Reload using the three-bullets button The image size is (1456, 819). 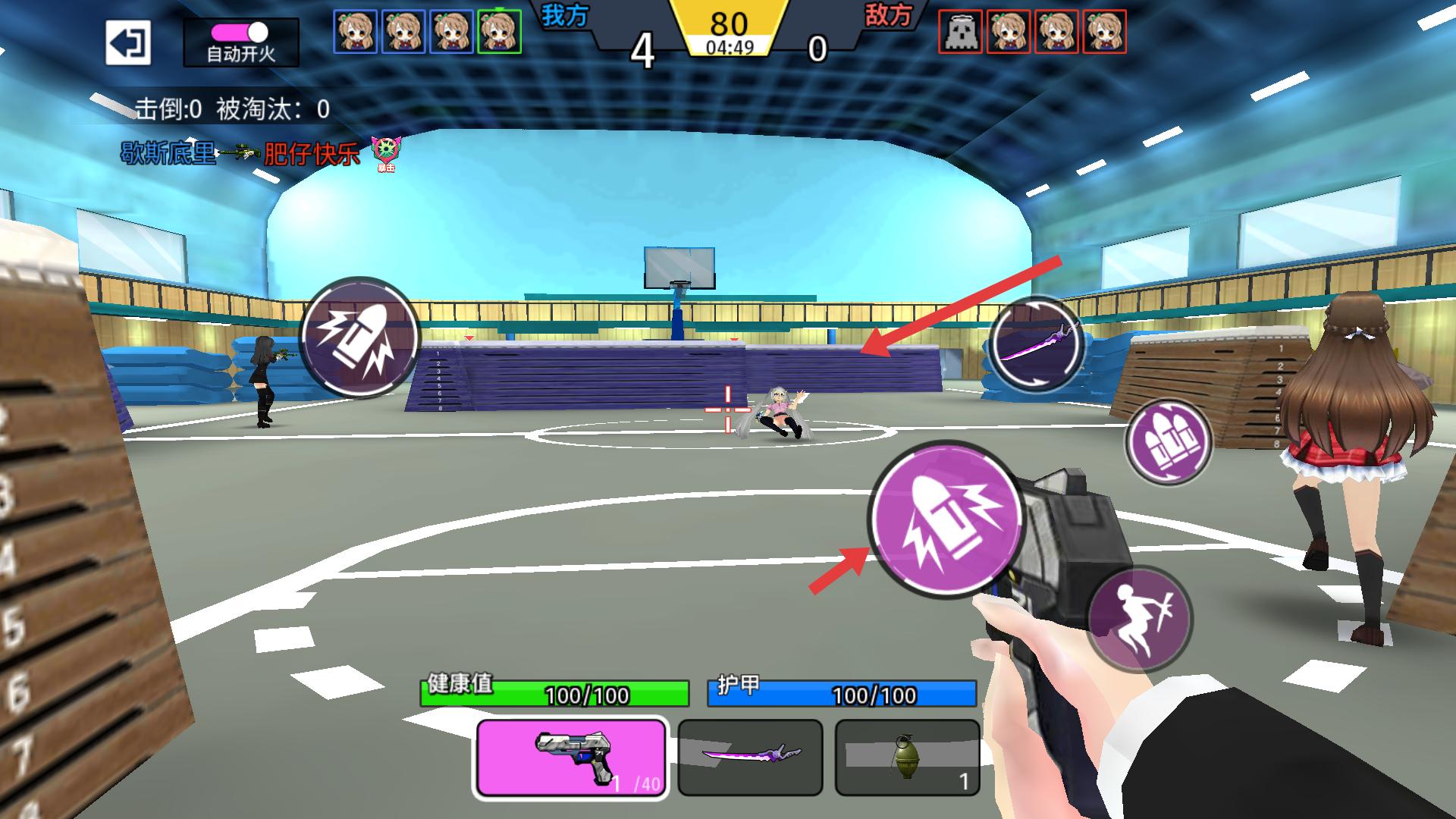coord(1168,442)
